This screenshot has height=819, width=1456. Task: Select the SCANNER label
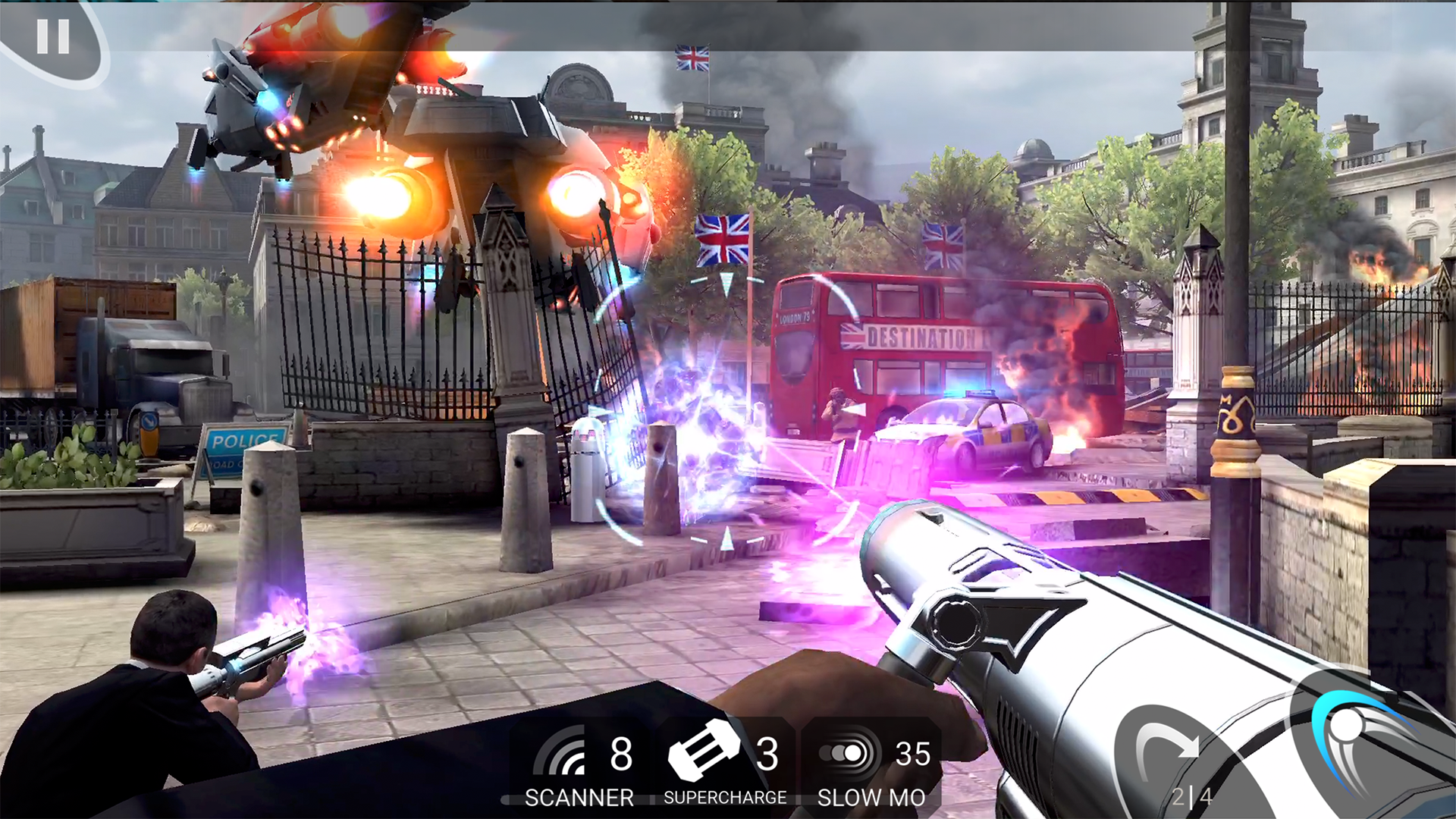[580, 796]
